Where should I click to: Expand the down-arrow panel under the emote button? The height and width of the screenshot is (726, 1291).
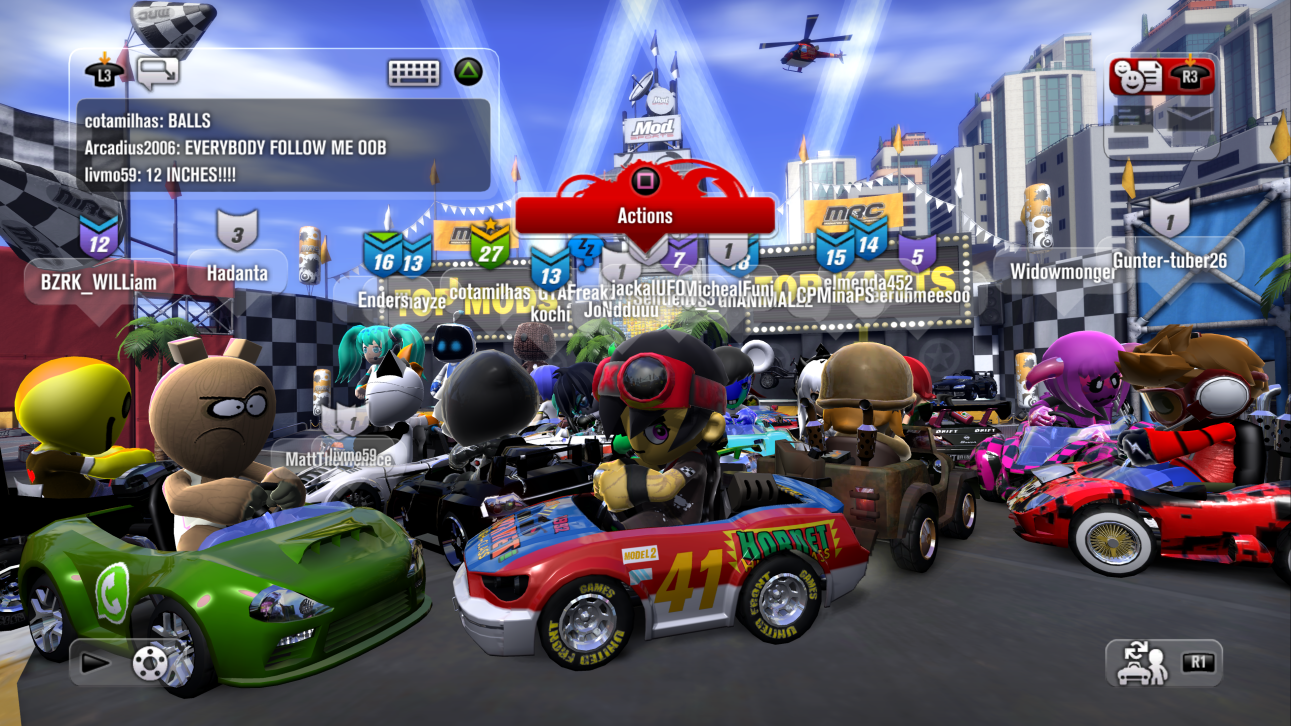click(x=1190, y=118)
